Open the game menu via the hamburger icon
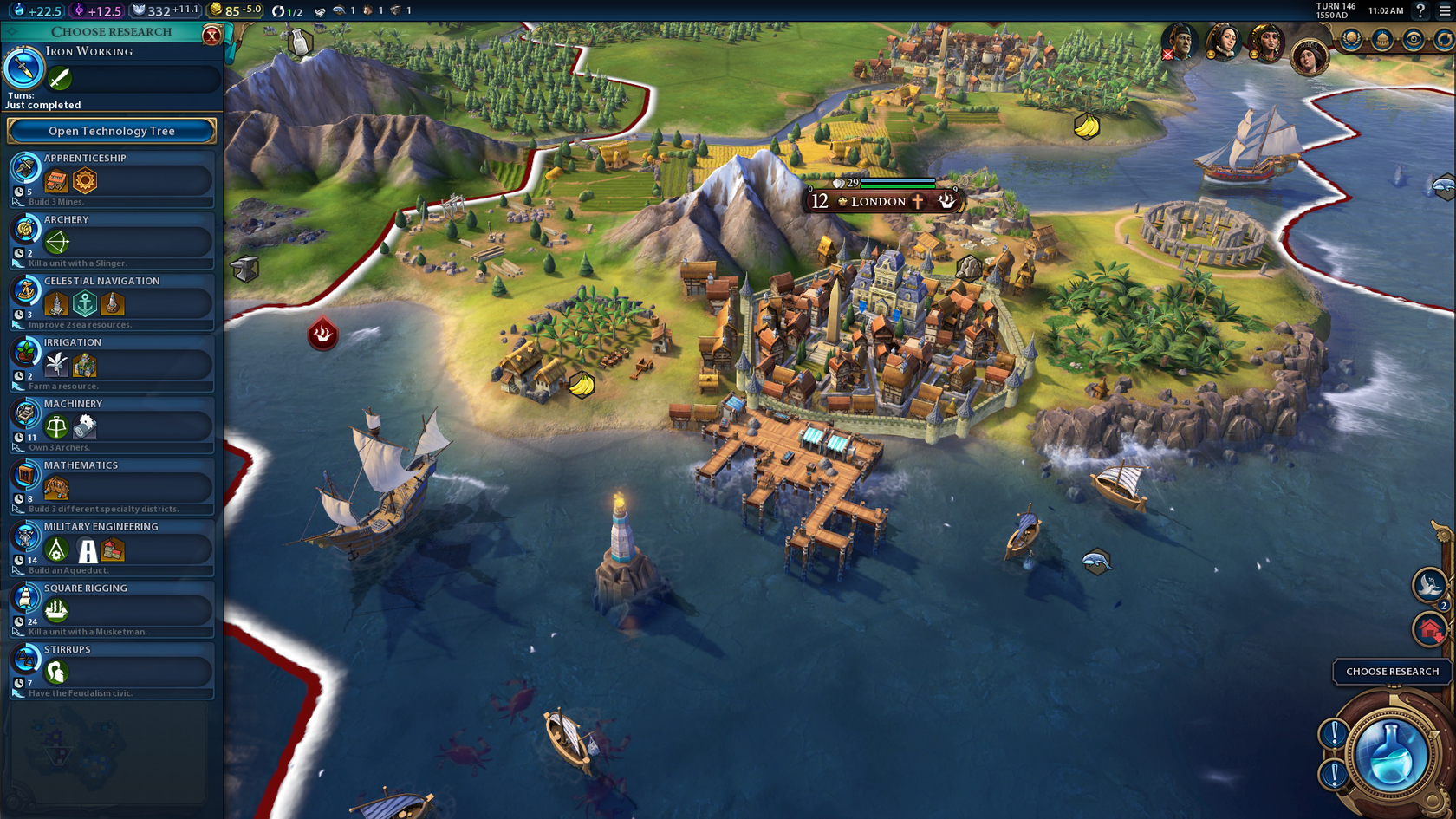The height and width of the screenshot is (819, 1456). coord(1446,10)
